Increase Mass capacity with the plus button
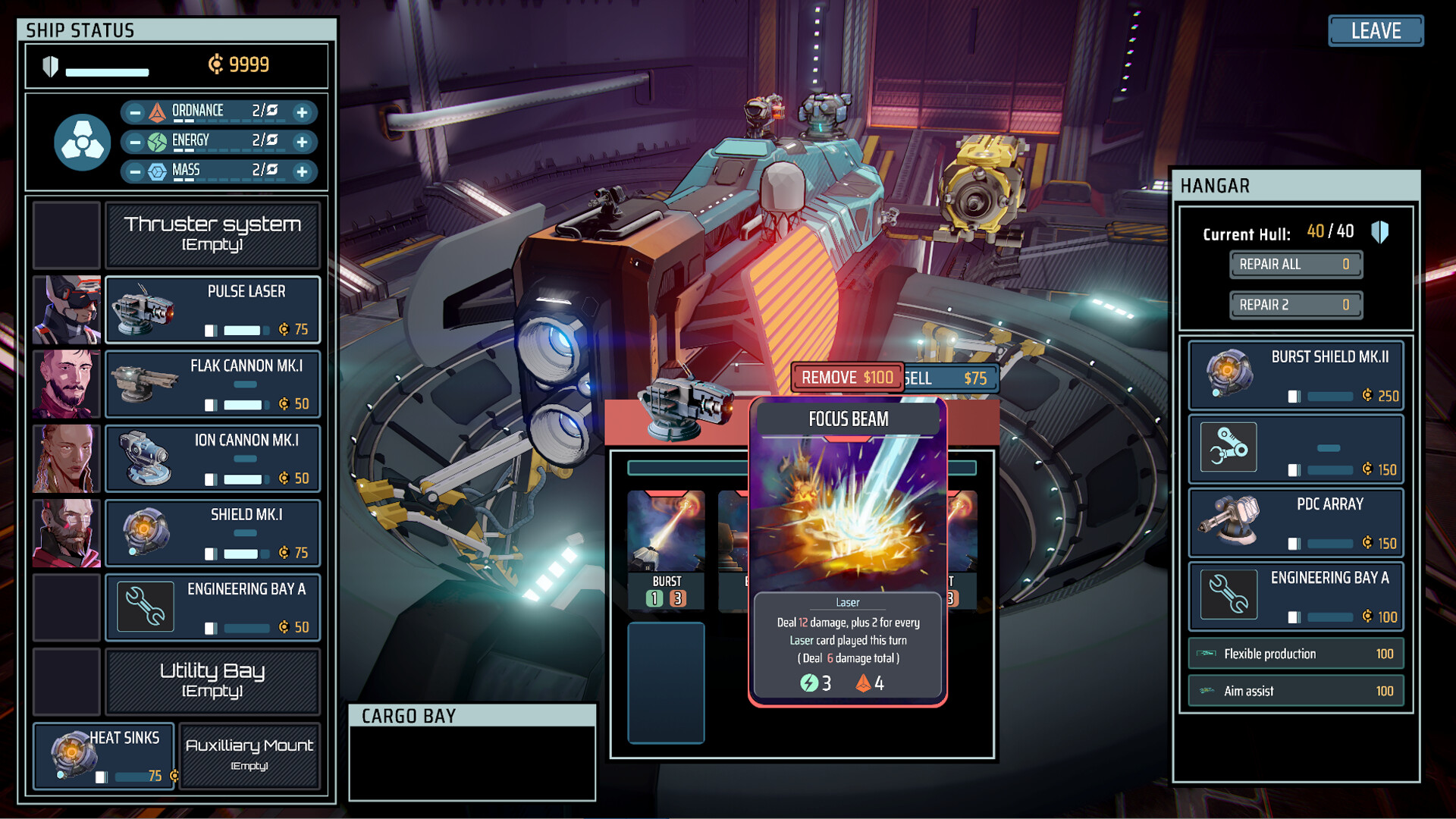 [303, 171]
